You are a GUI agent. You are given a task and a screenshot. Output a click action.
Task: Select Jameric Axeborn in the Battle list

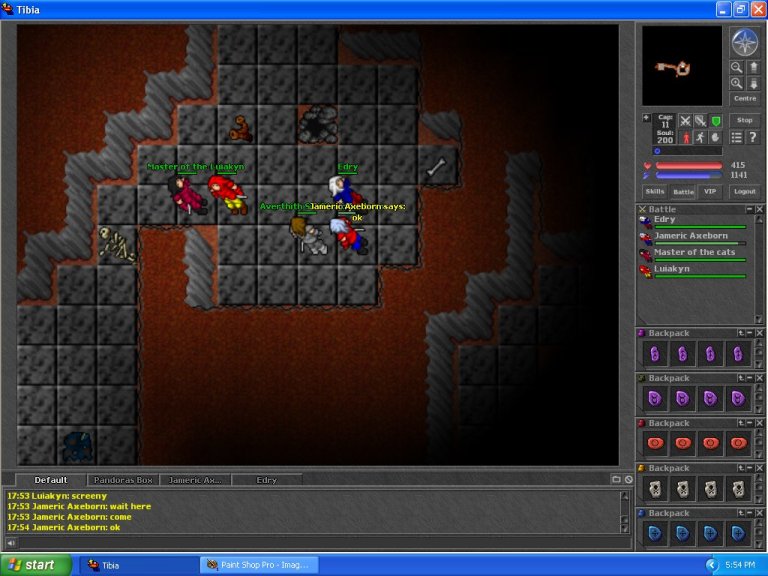[691, 236]
